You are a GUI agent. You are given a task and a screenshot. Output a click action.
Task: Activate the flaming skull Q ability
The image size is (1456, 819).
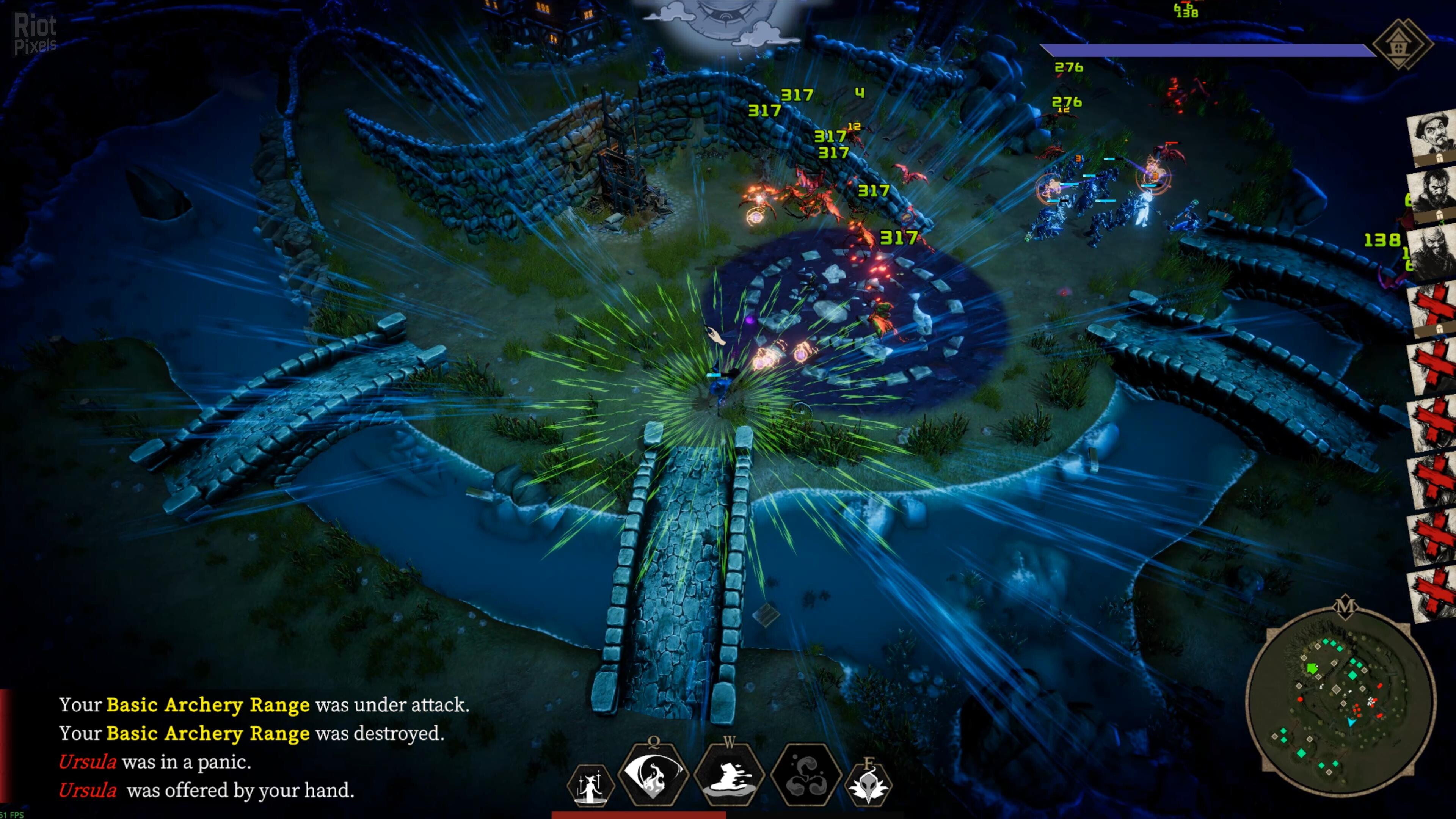click(653, 778)
